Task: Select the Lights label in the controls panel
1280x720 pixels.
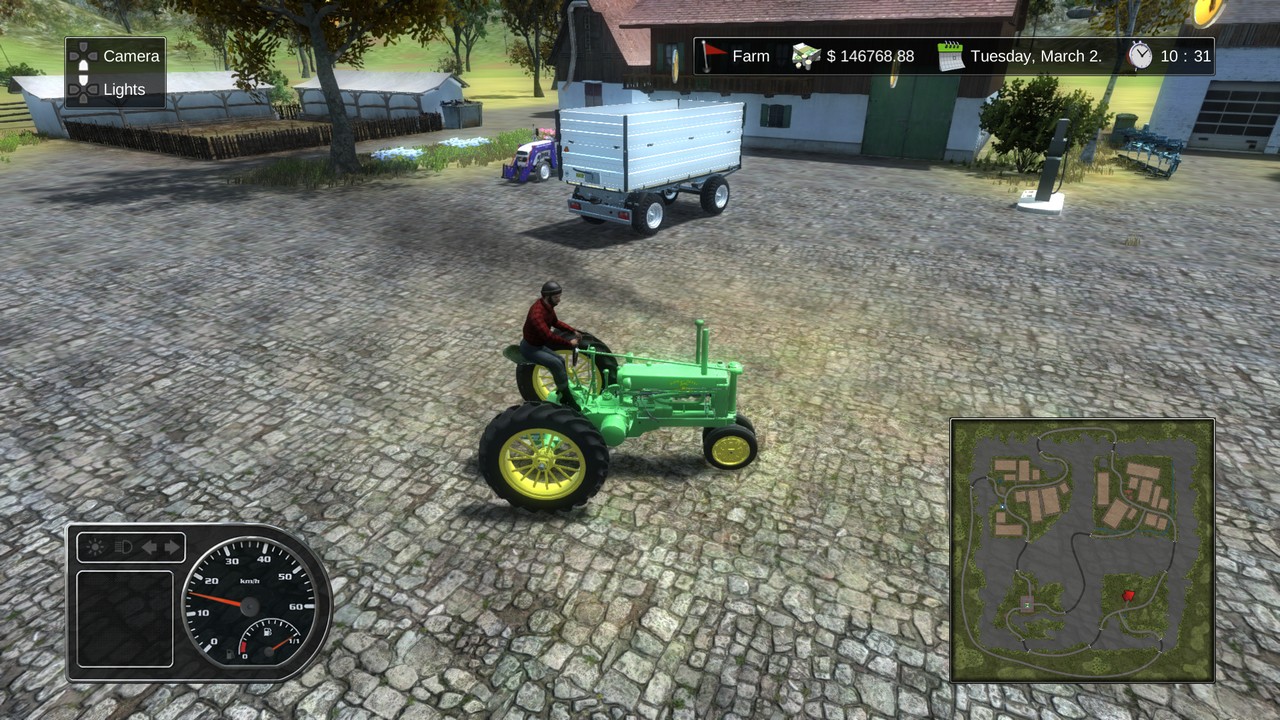Action: point(124,90)
